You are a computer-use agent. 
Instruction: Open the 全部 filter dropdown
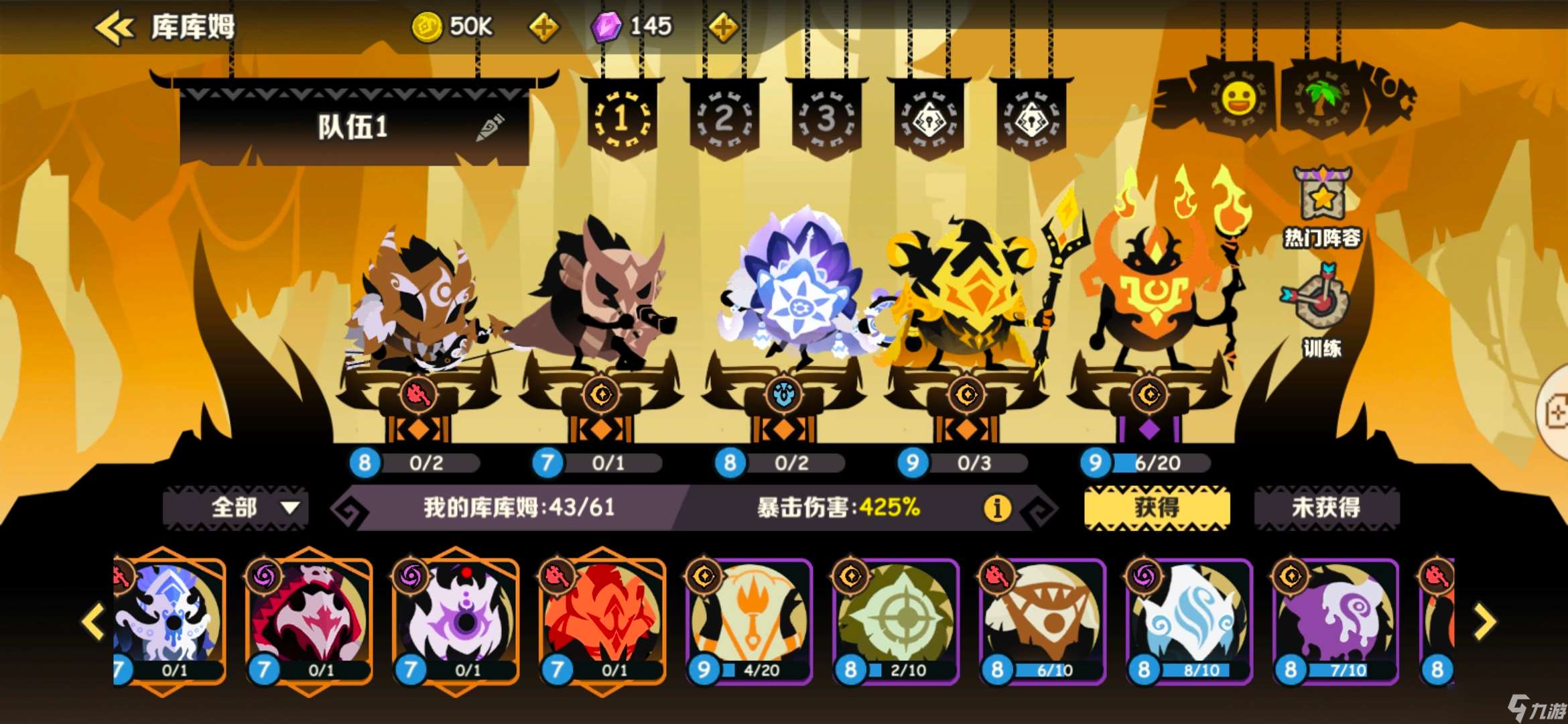(236, 507)
